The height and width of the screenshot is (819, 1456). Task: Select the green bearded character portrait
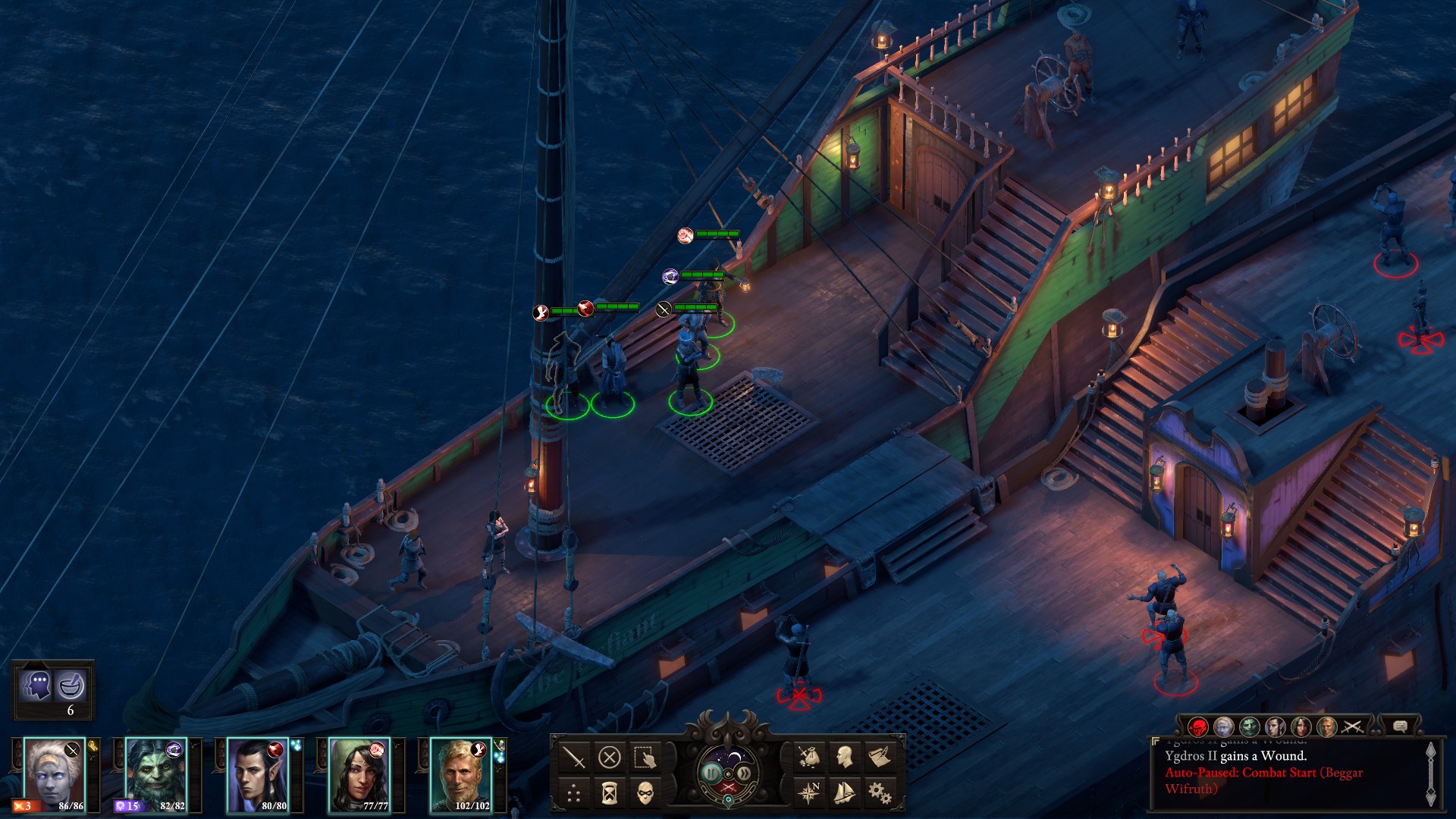[155, 775]
